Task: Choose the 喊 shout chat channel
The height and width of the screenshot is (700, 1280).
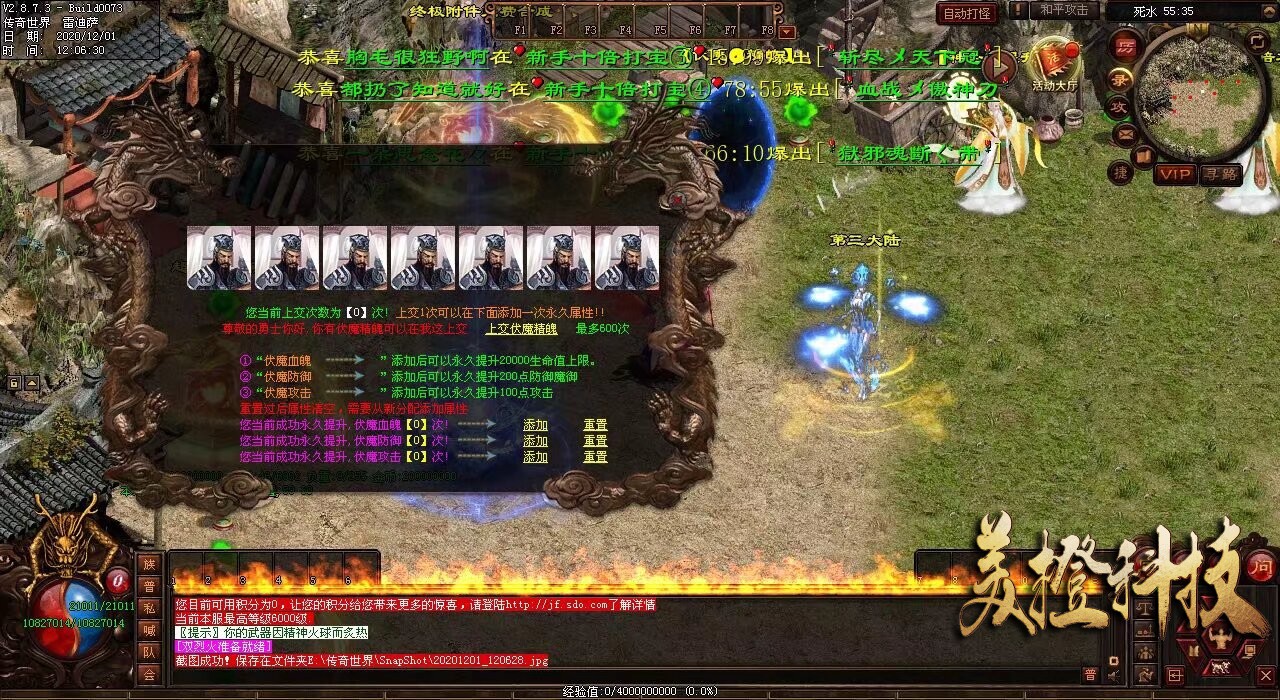Action: pos(149,630)
